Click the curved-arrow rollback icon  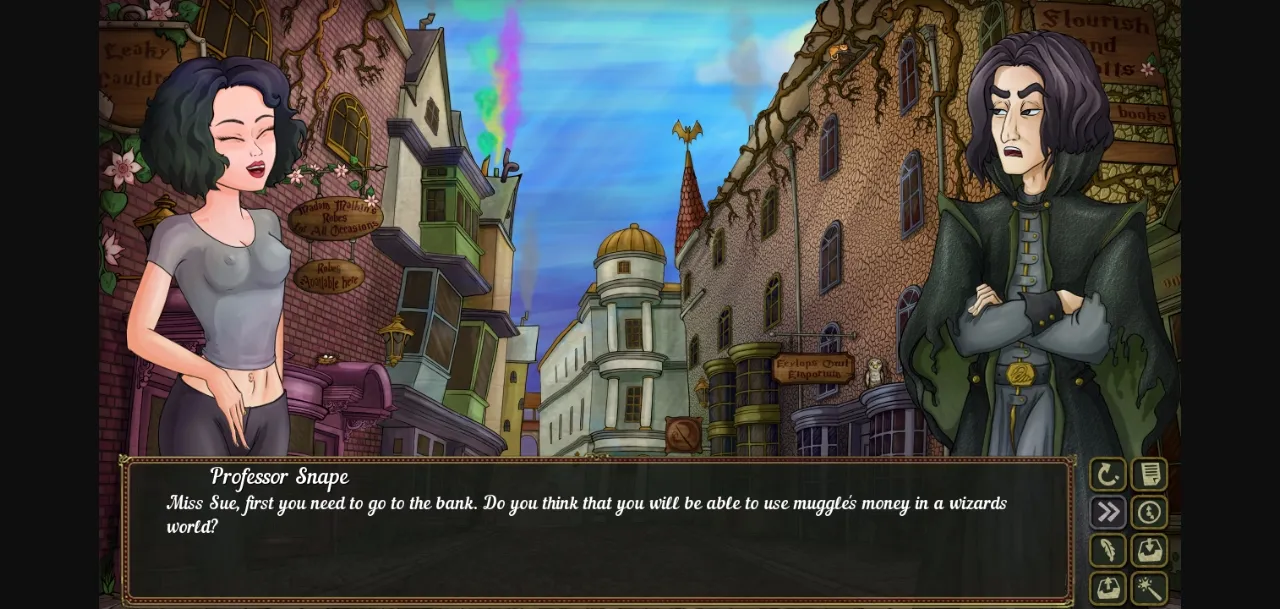coord(1107,475)
